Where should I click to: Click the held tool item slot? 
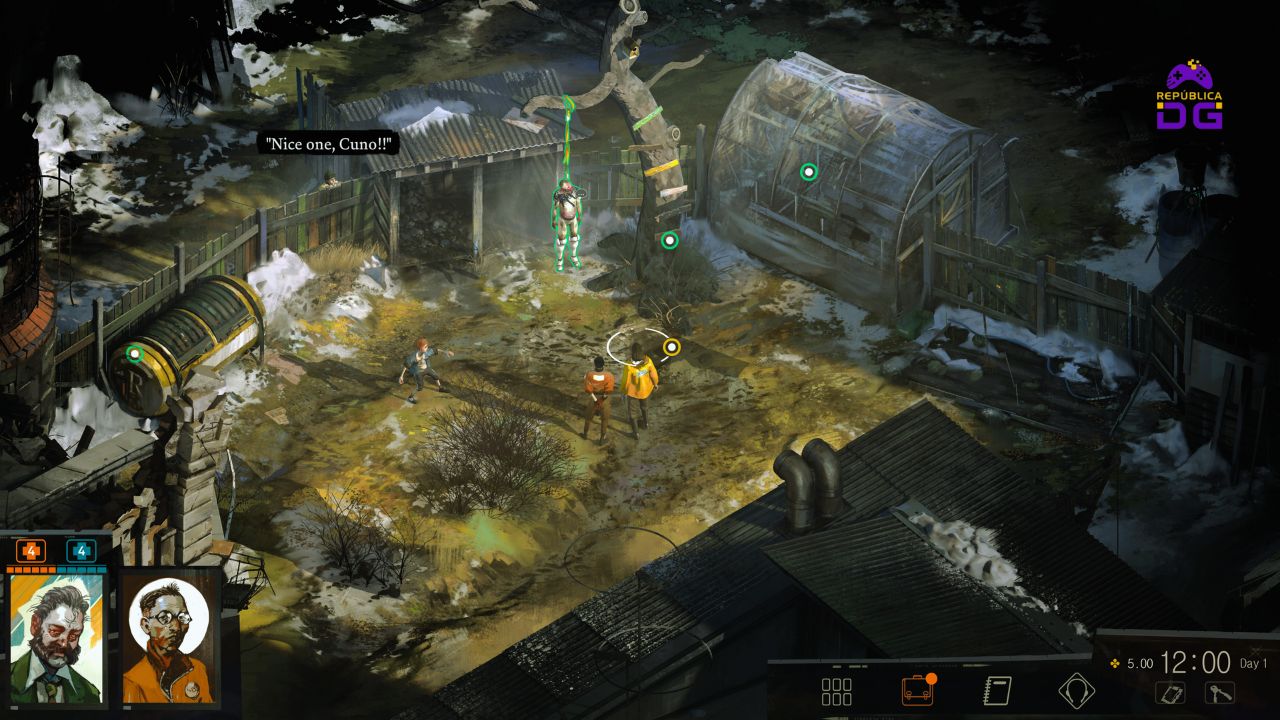(x=1219, y=692)
